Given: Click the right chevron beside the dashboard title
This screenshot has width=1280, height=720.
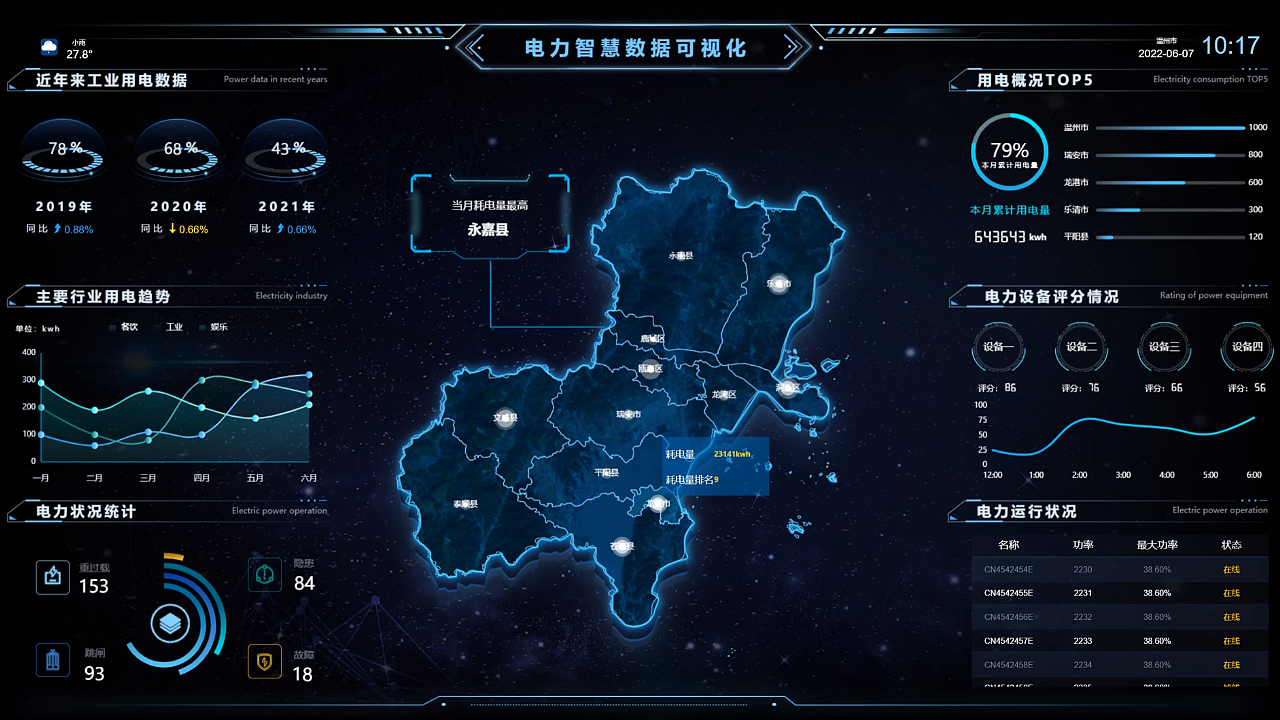Looking at the screenshot, I should click(793, 47).
